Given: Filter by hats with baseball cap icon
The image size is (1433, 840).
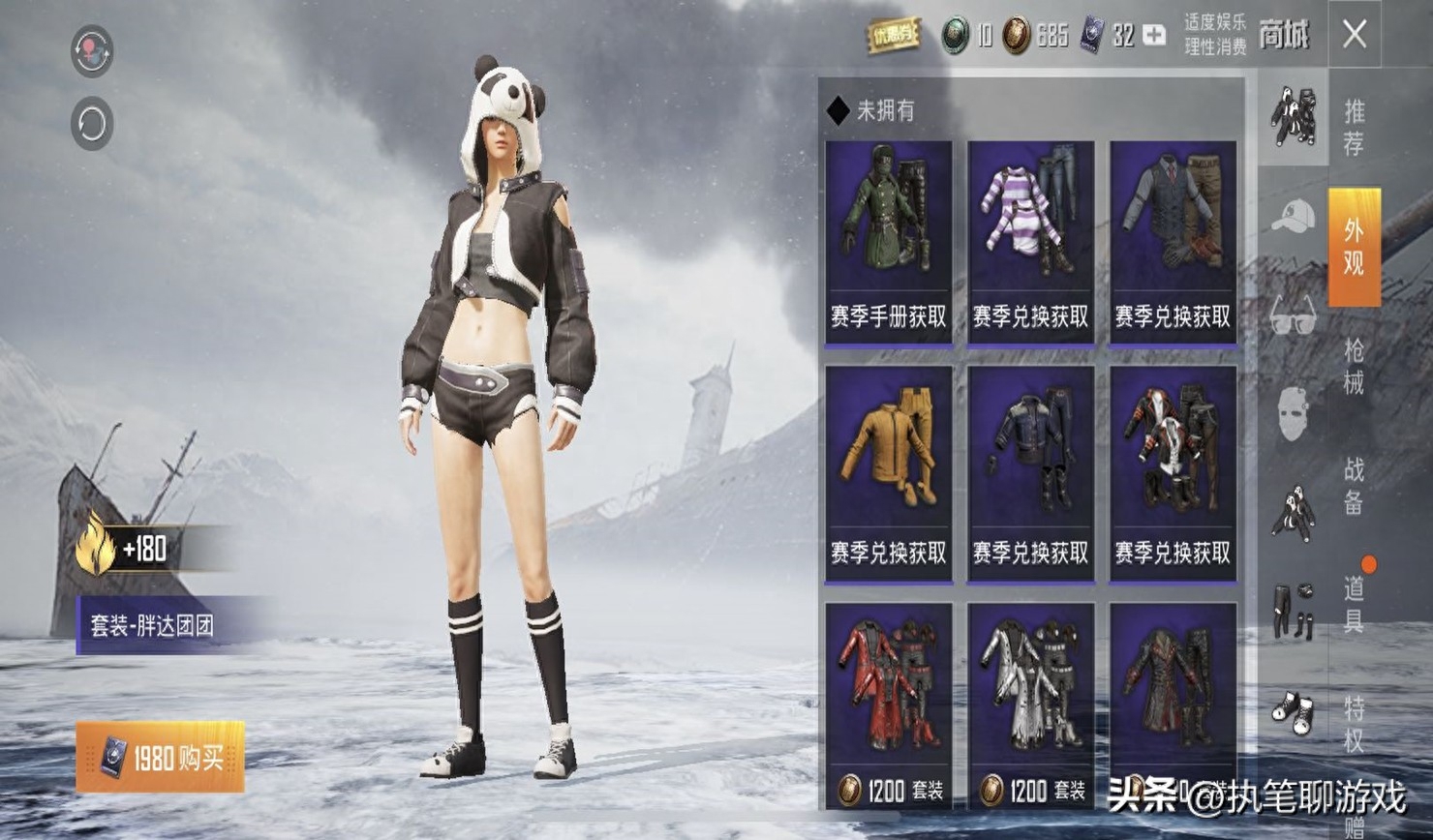Looking at the screenshot, I should pyautogui.click(x=1293, y=217).
